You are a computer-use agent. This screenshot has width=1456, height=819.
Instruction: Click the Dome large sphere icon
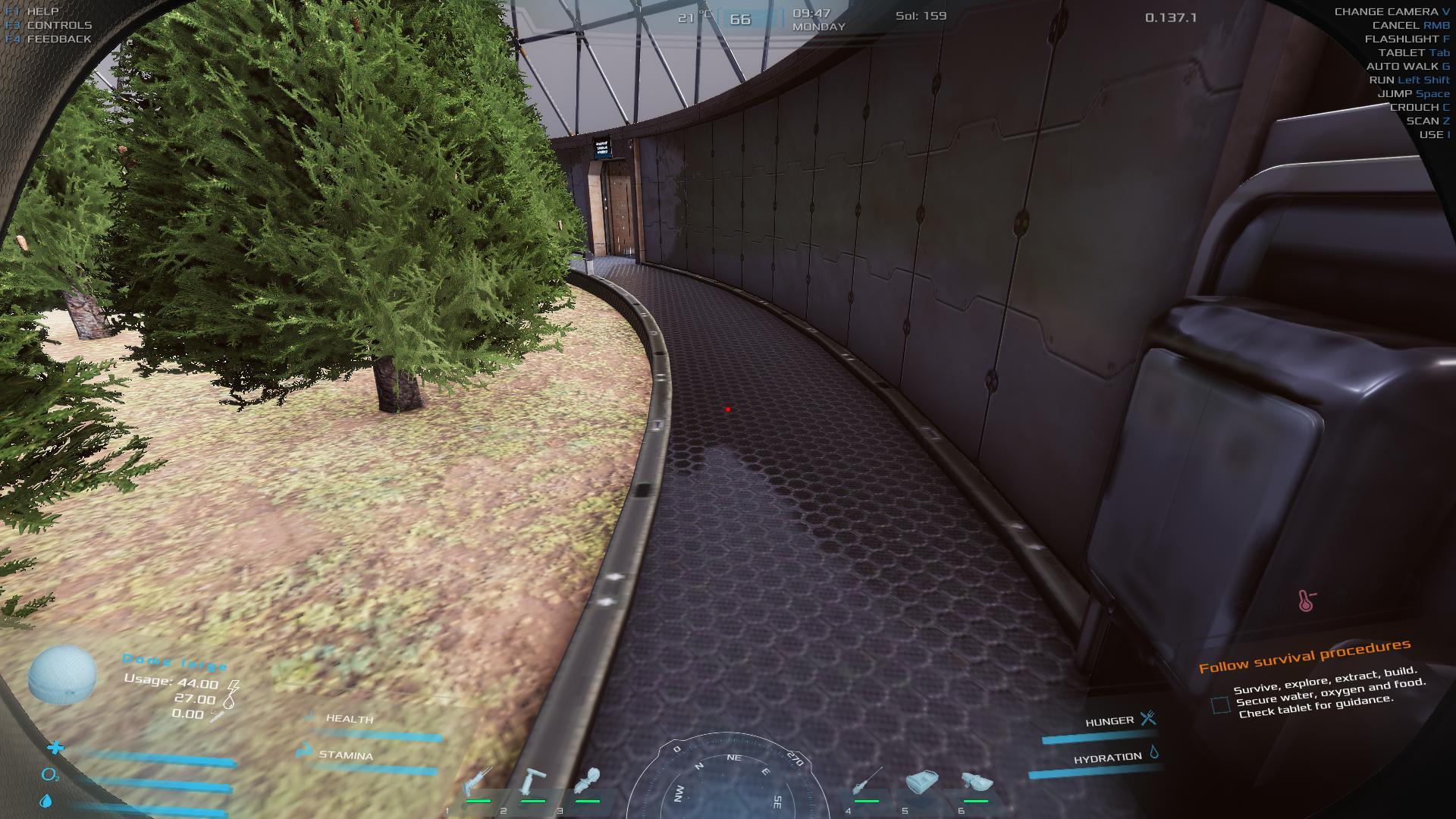62,675
